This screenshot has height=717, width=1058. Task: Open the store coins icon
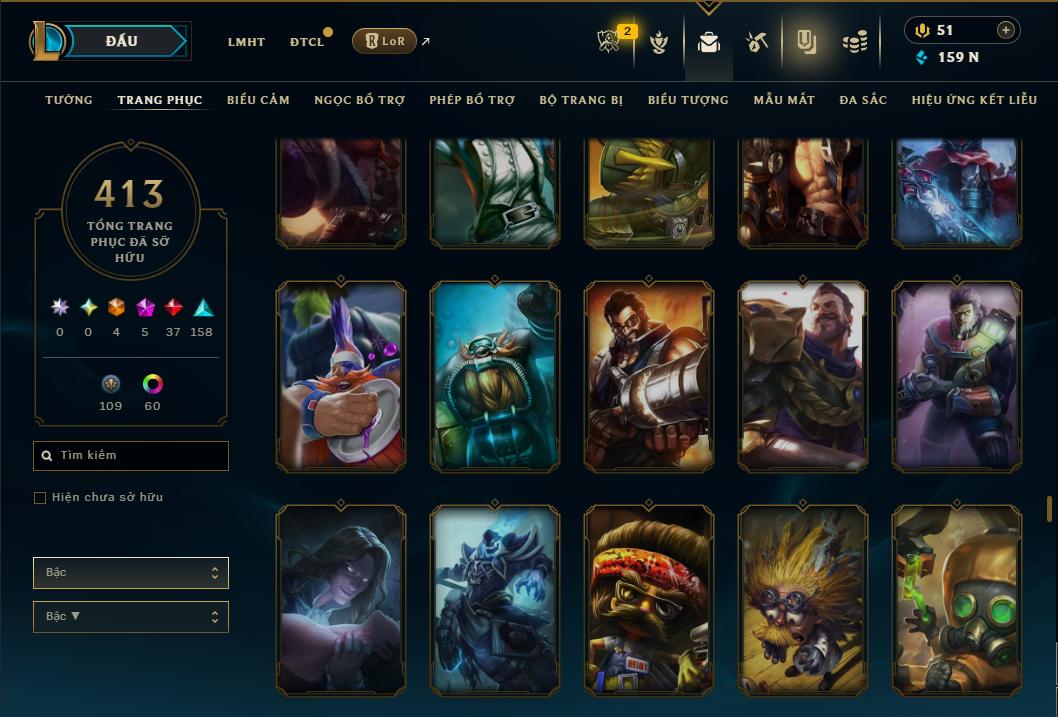pos(854,42)
